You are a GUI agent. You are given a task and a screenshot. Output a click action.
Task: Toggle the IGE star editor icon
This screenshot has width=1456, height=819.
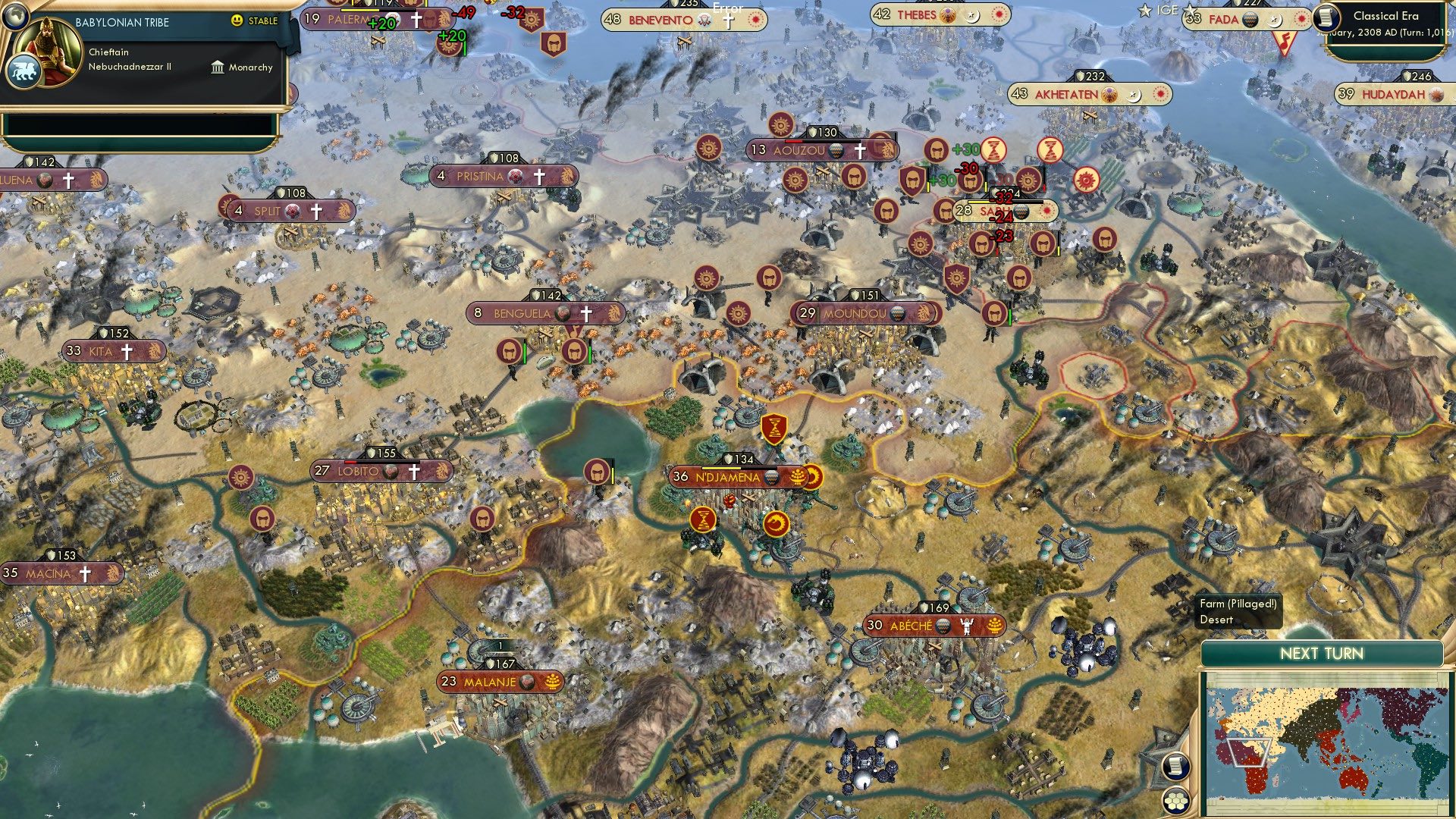[1144, 11]
